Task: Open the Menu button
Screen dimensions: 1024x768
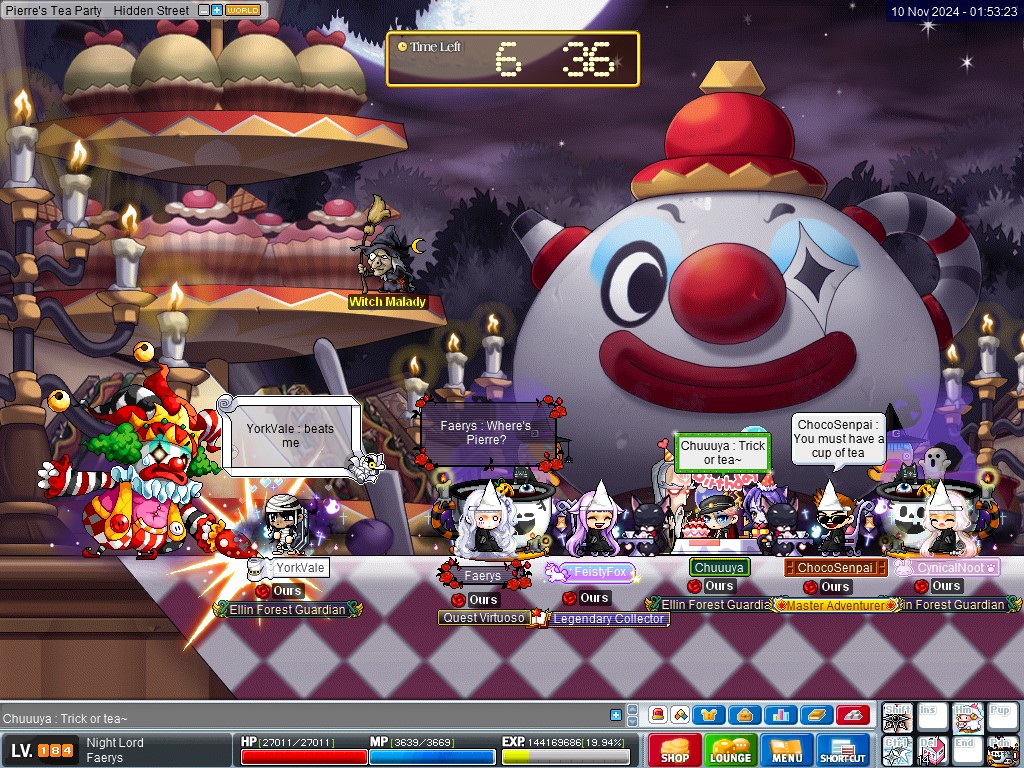Action: coord(787,750)
